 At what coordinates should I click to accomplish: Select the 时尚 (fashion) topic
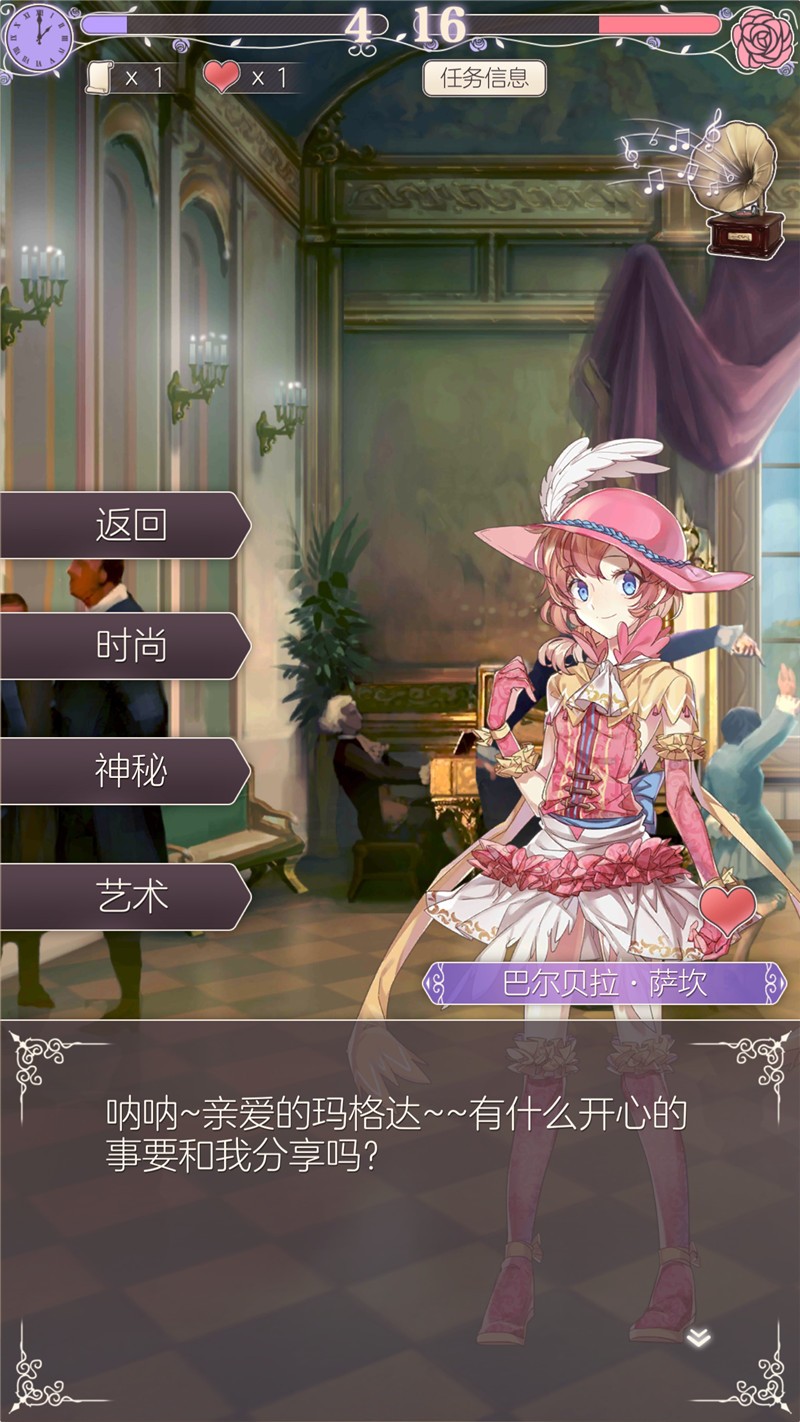coord(125,647)
